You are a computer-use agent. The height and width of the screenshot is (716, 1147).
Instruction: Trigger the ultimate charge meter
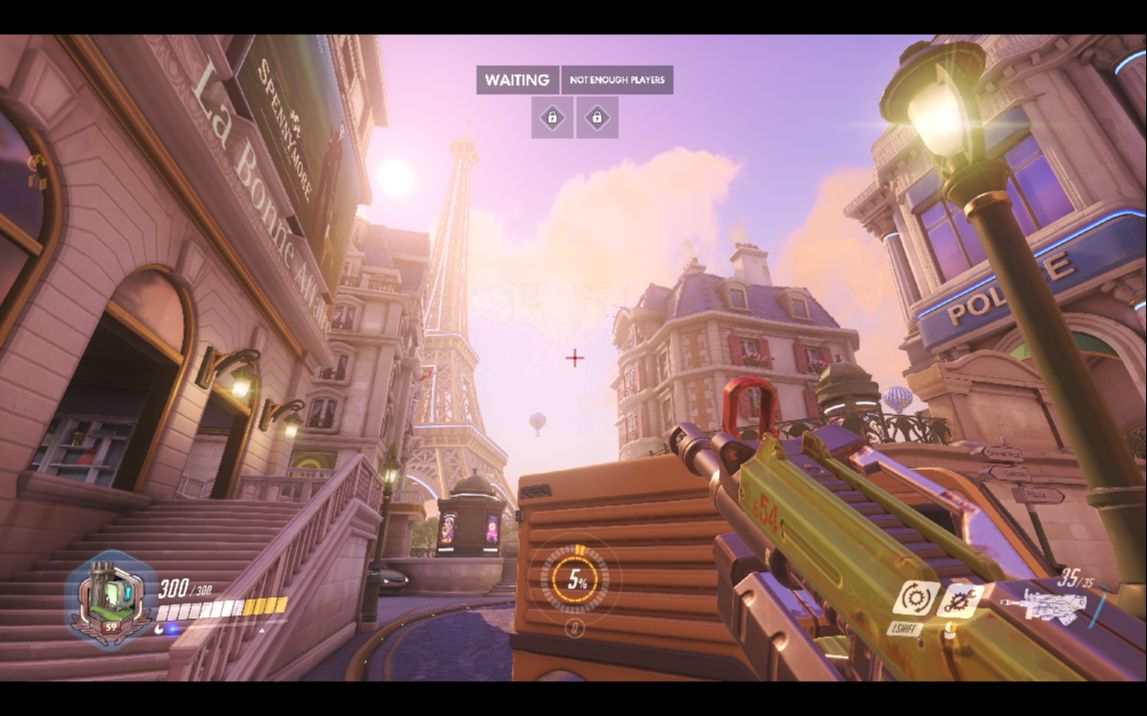click(575, 579)
